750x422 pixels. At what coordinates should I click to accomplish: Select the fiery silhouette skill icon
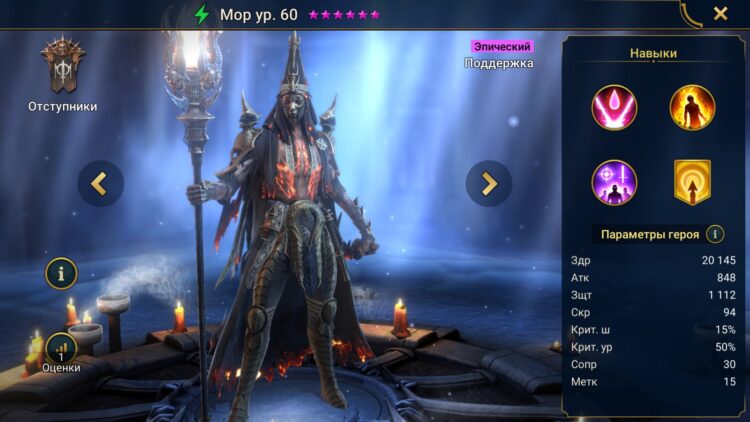pos(692,108)
